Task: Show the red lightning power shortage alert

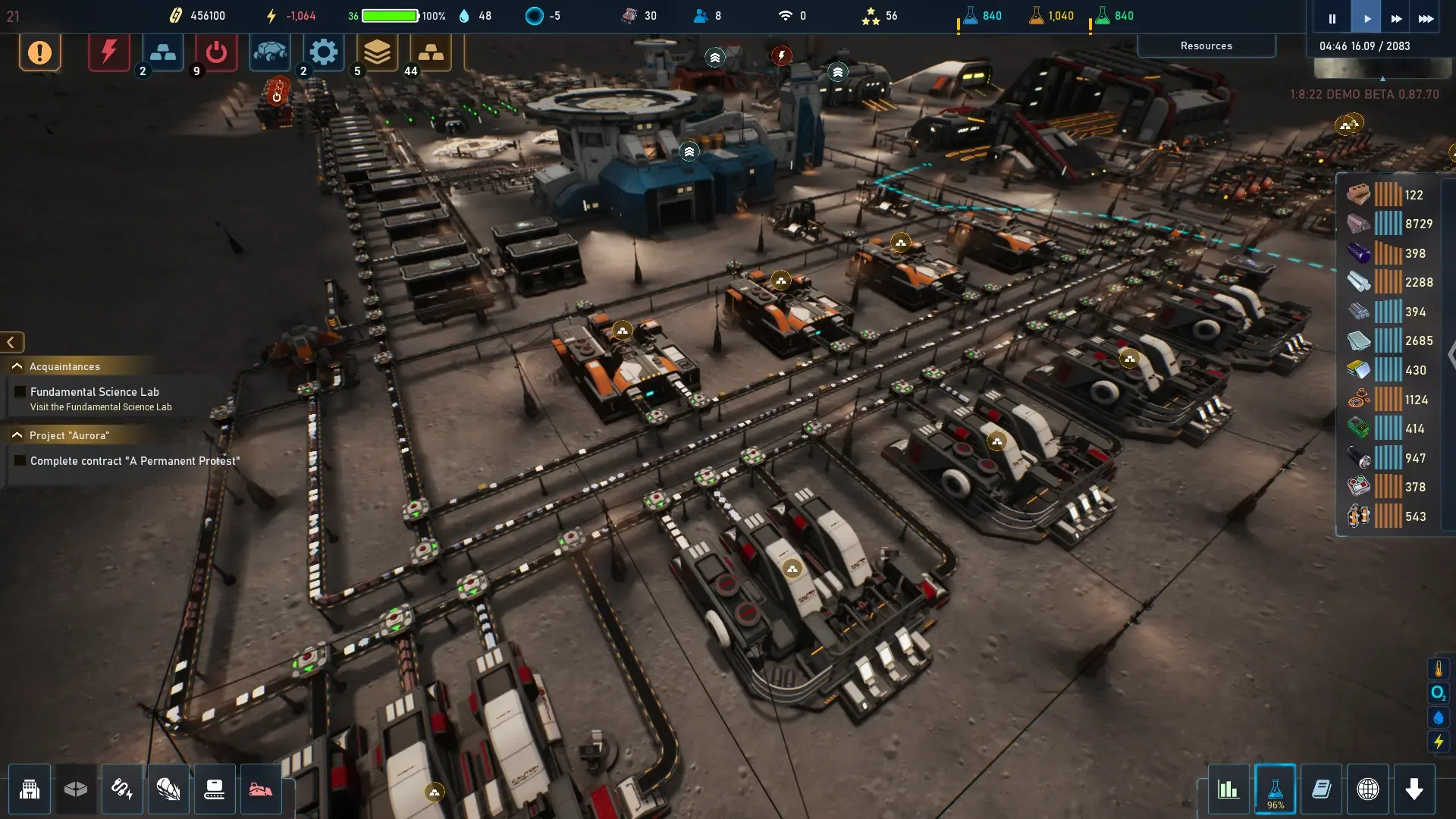Action: point(109,52)
